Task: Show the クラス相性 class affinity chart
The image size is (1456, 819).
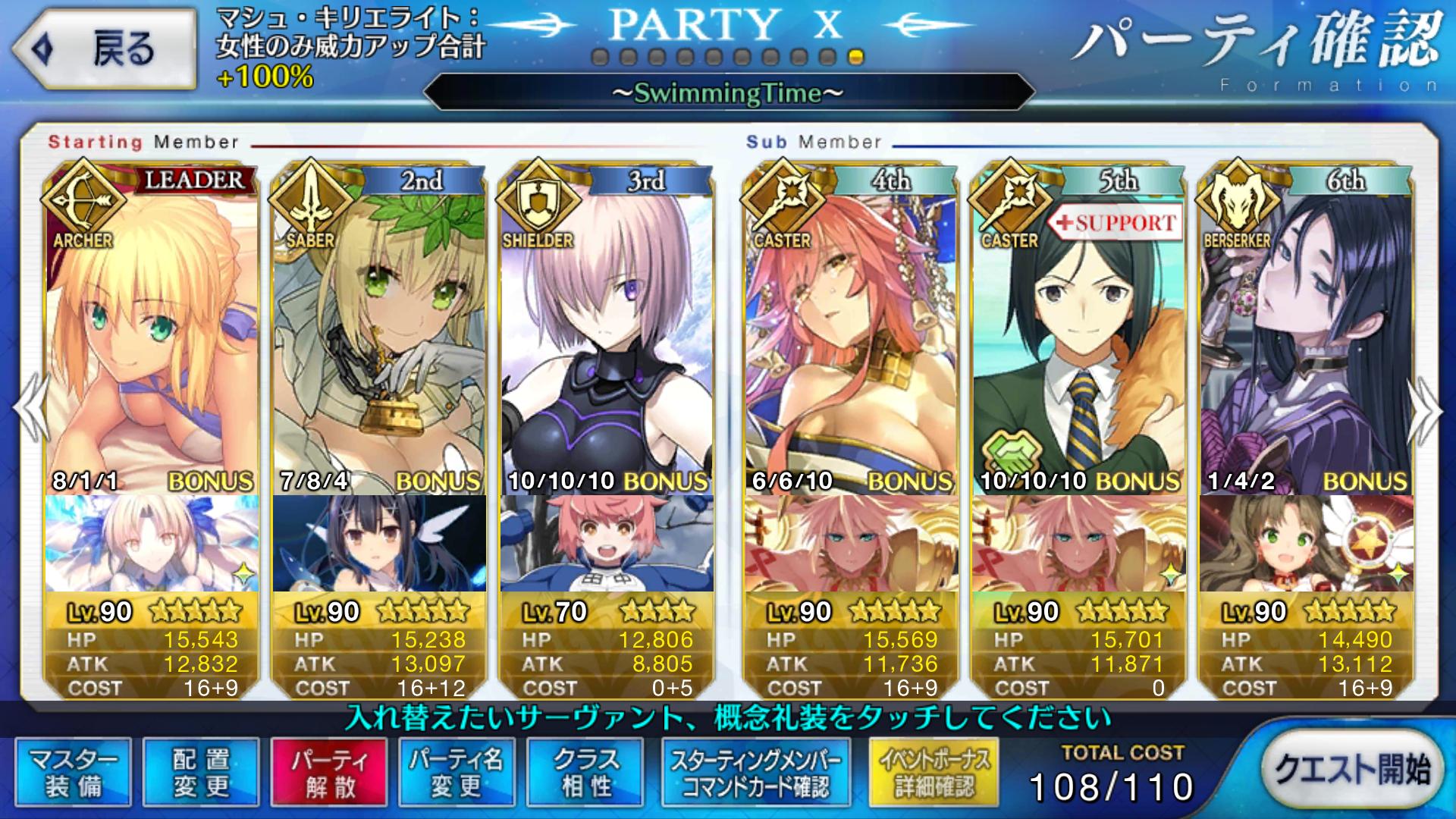Action: [x=585, y=772]
